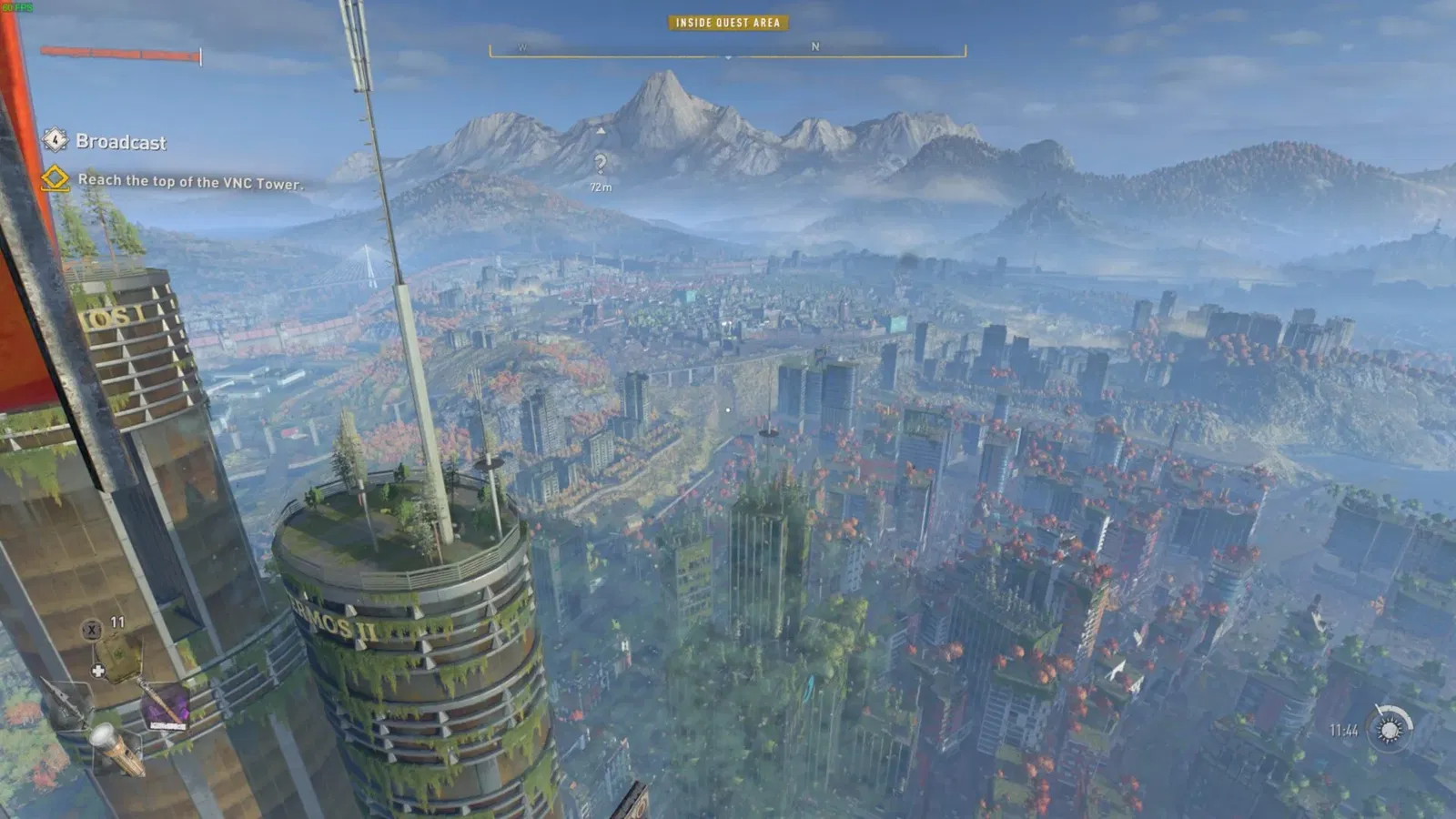Select the spiked tool slot
1456x819 pixels.
click(67, 703)
